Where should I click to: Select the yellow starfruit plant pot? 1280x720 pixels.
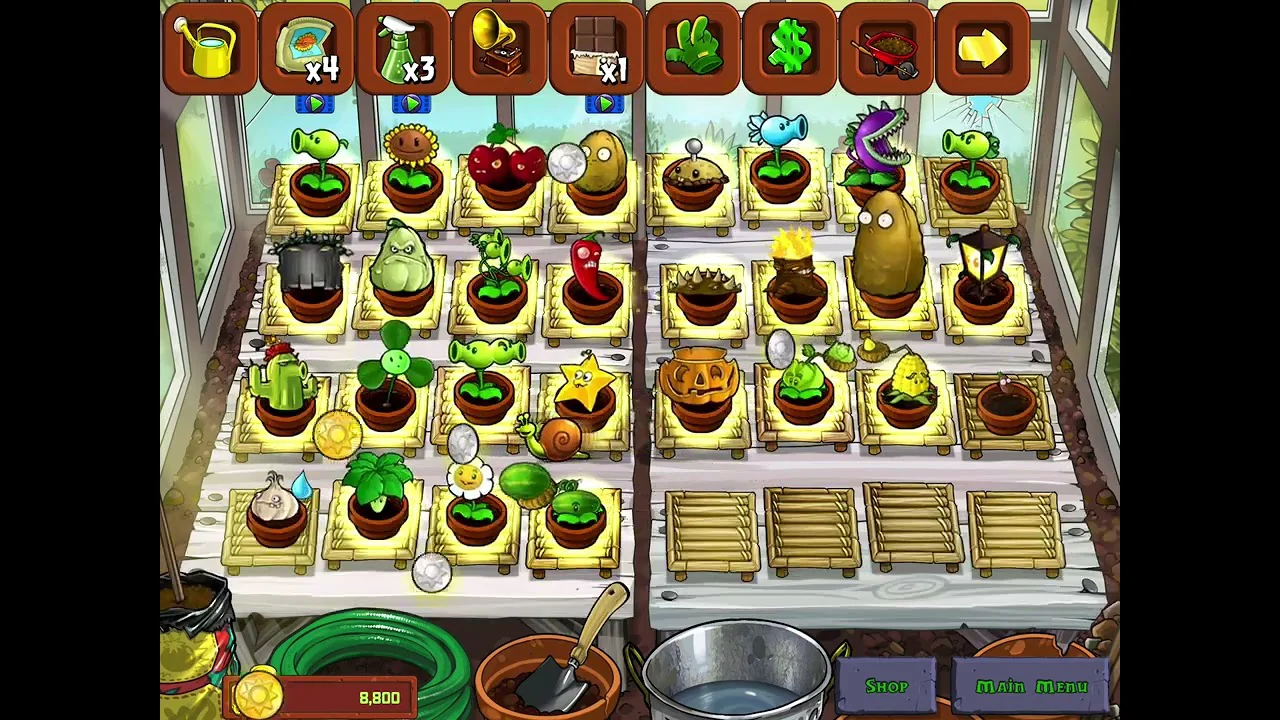click(585, 392)
